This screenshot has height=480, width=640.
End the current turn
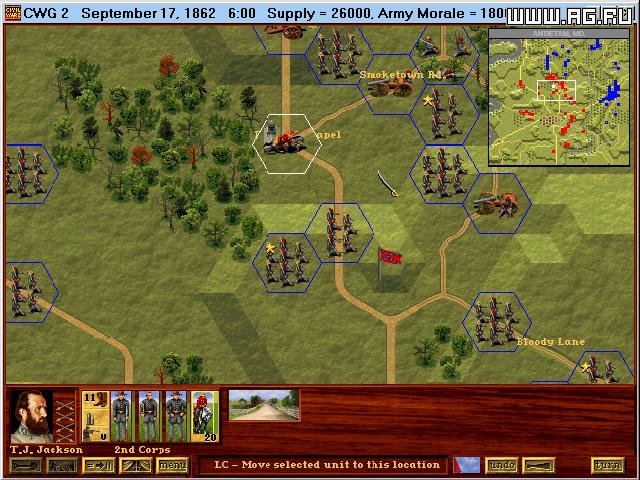tap(607, 465)
